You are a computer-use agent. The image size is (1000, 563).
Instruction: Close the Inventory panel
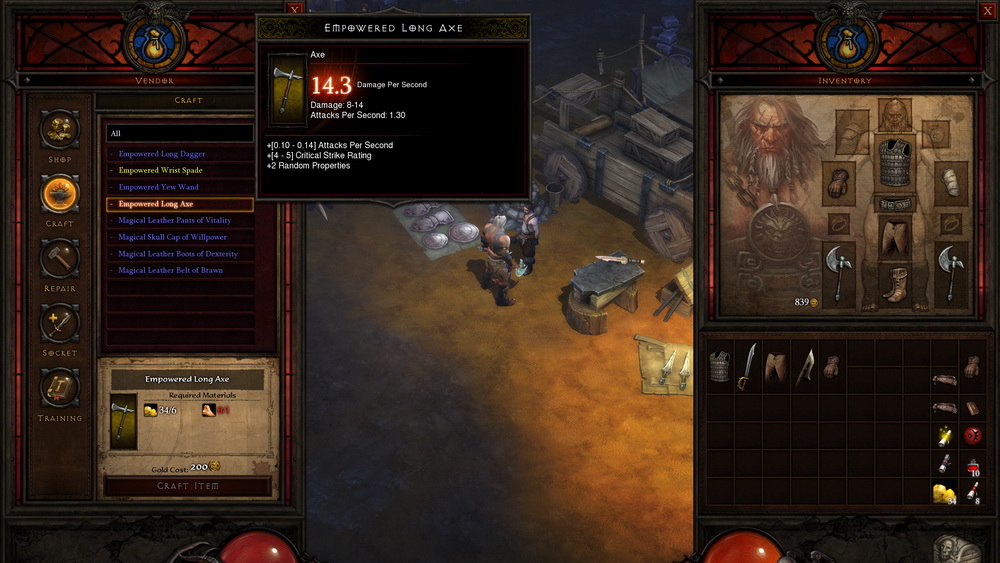click(x=987, y=11)
